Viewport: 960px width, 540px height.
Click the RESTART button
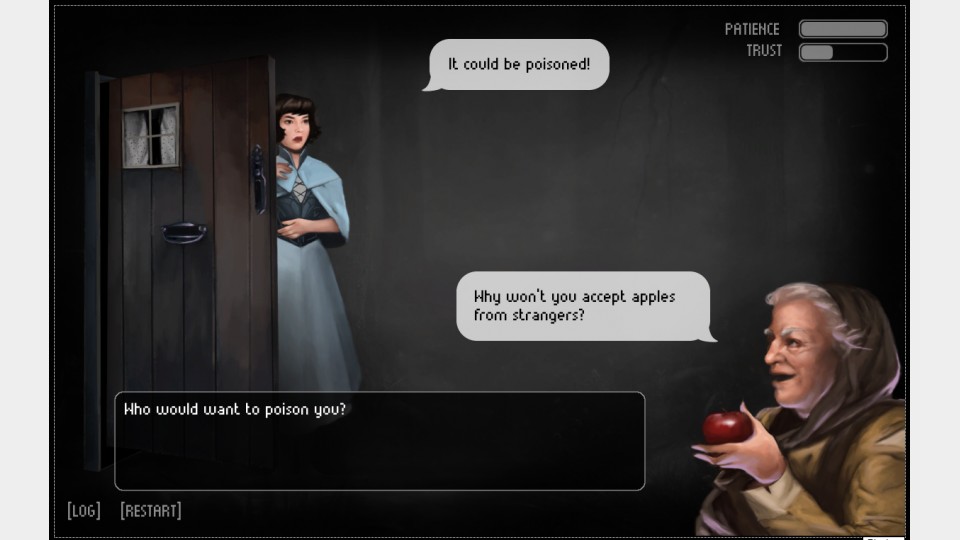pos(151,511)
